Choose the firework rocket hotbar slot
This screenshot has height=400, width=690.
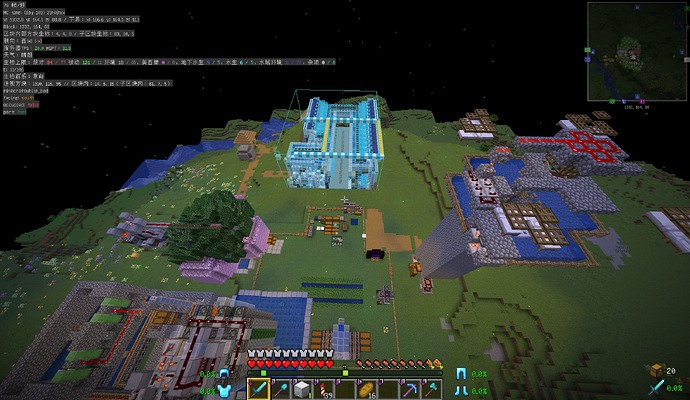coord(323,388)
